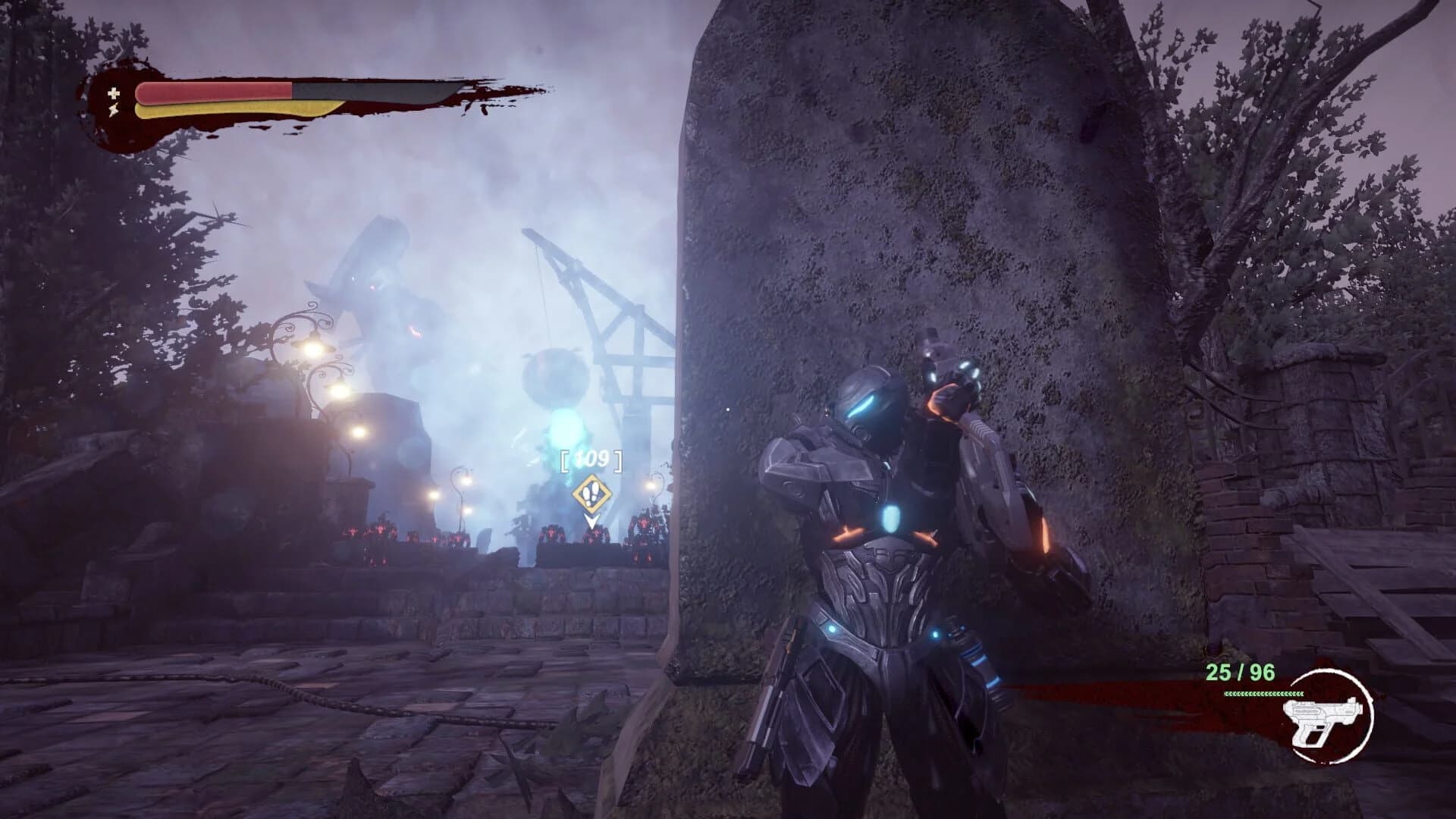The width and height of the screenshot is (1456, 819).
Task: Select the 109 distance readout
Action: pyautogui.click(x=590, y=458)
